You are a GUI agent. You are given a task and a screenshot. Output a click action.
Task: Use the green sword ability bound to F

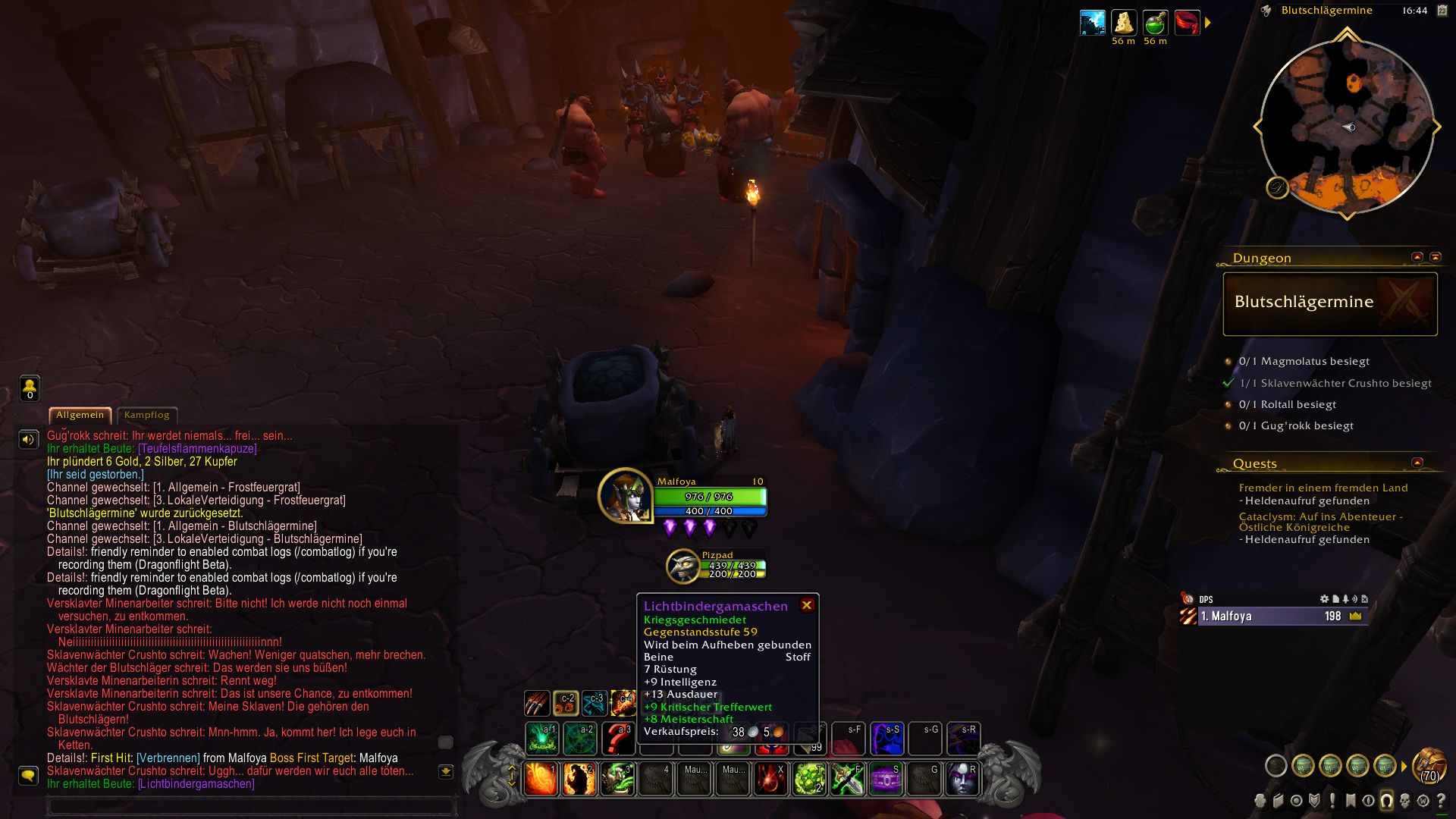[x=847, y=779]
